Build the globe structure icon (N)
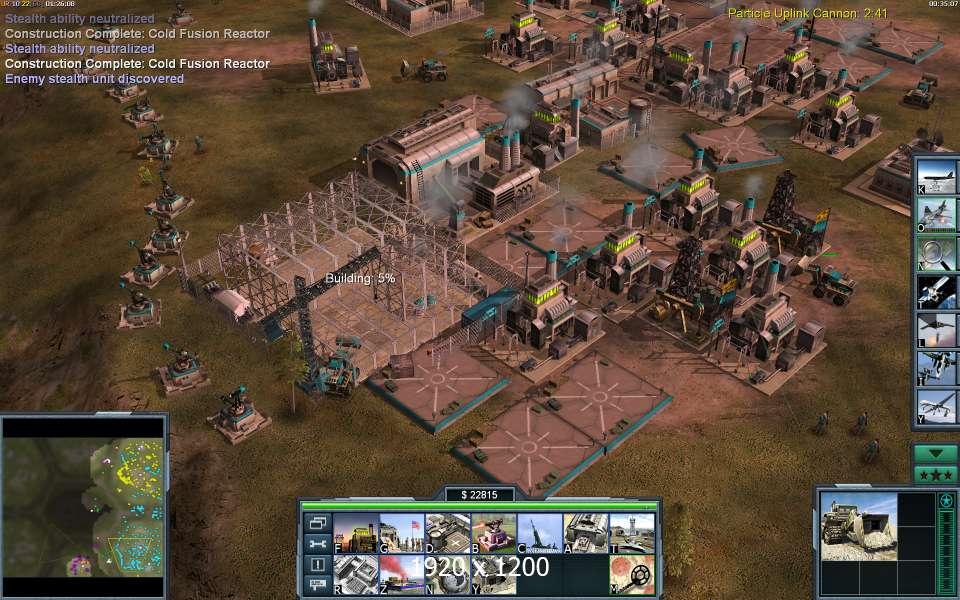 (447, 574)
